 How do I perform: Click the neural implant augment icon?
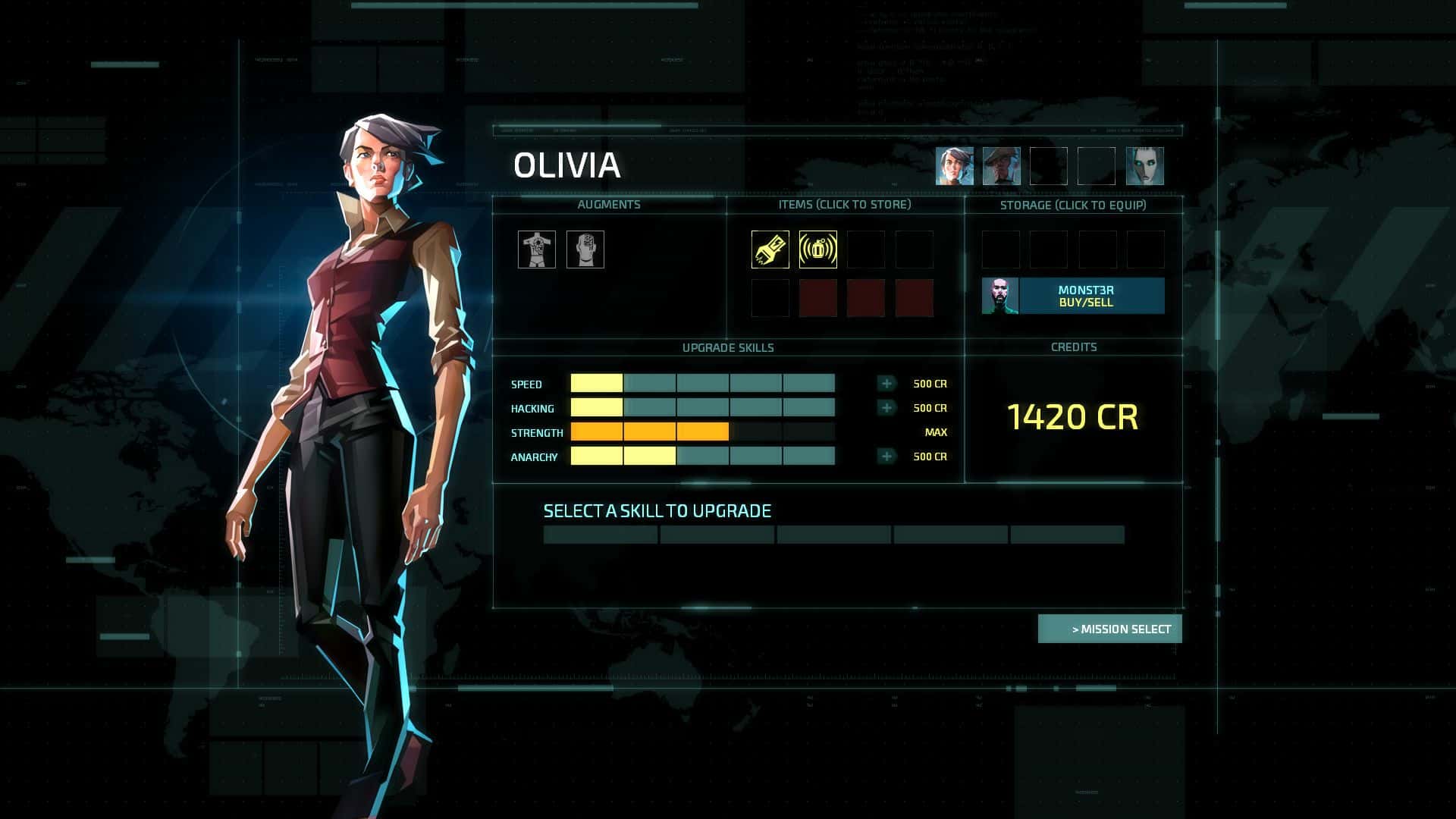[x=585, y=249]
